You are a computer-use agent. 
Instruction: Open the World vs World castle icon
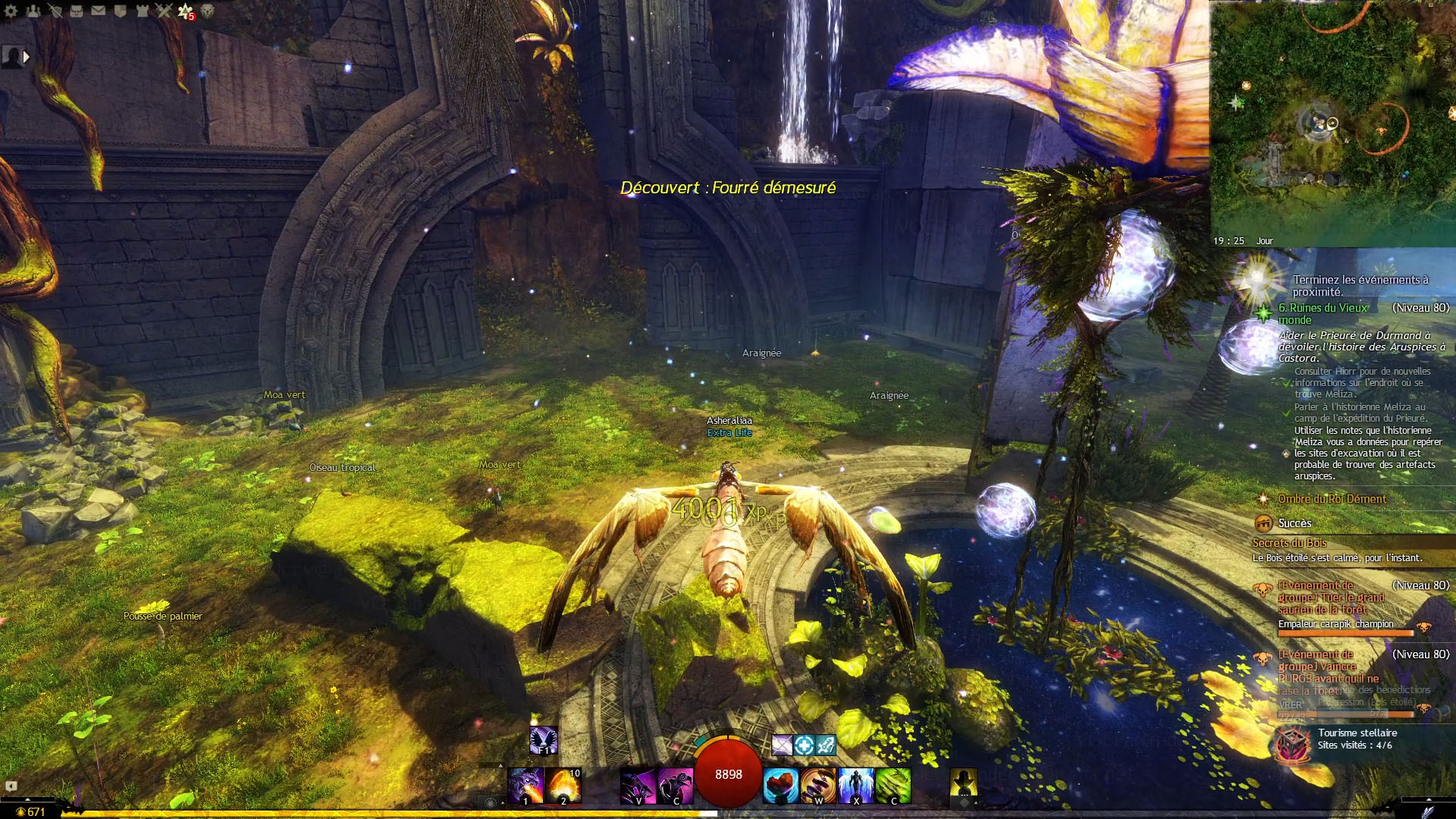coord(142,11)
